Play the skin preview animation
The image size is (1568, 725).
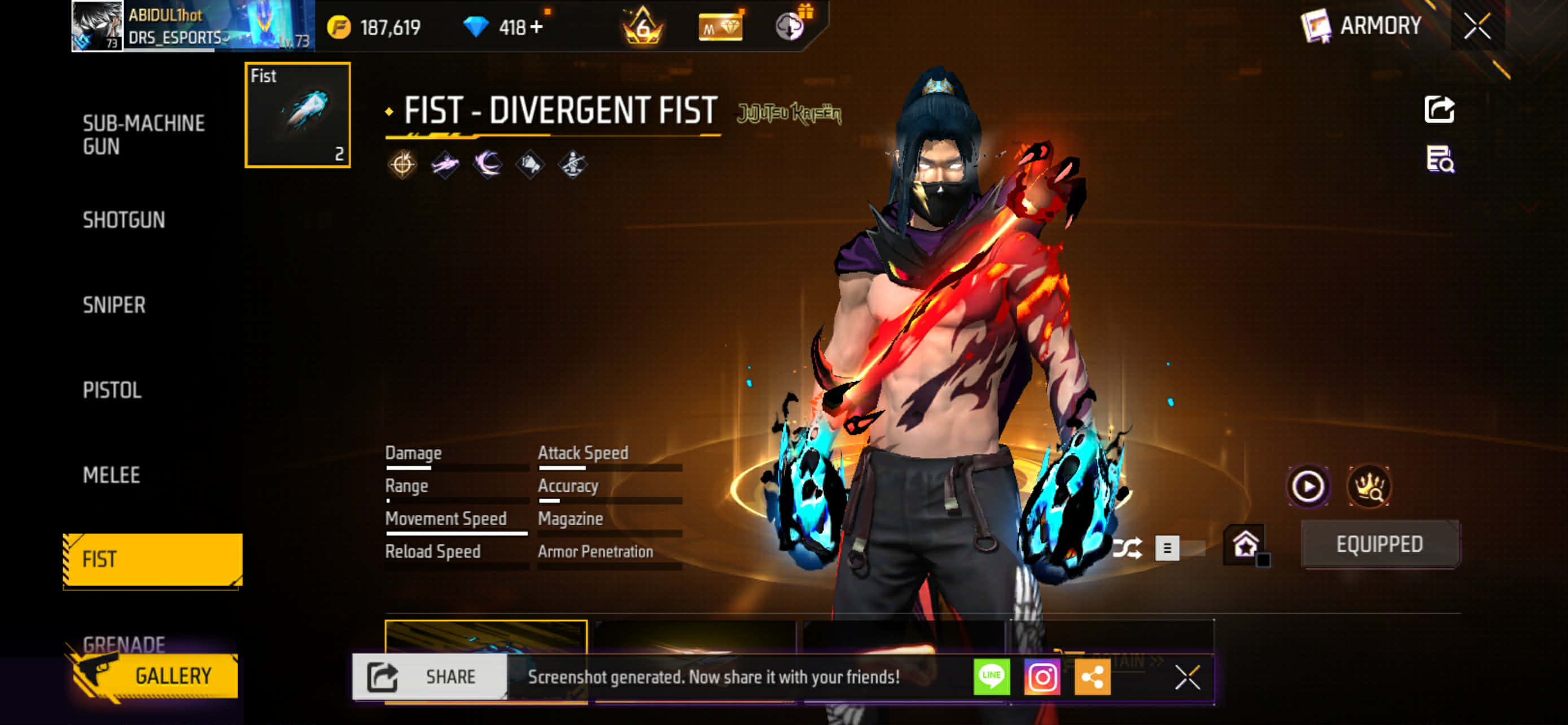click(1307, 486)
